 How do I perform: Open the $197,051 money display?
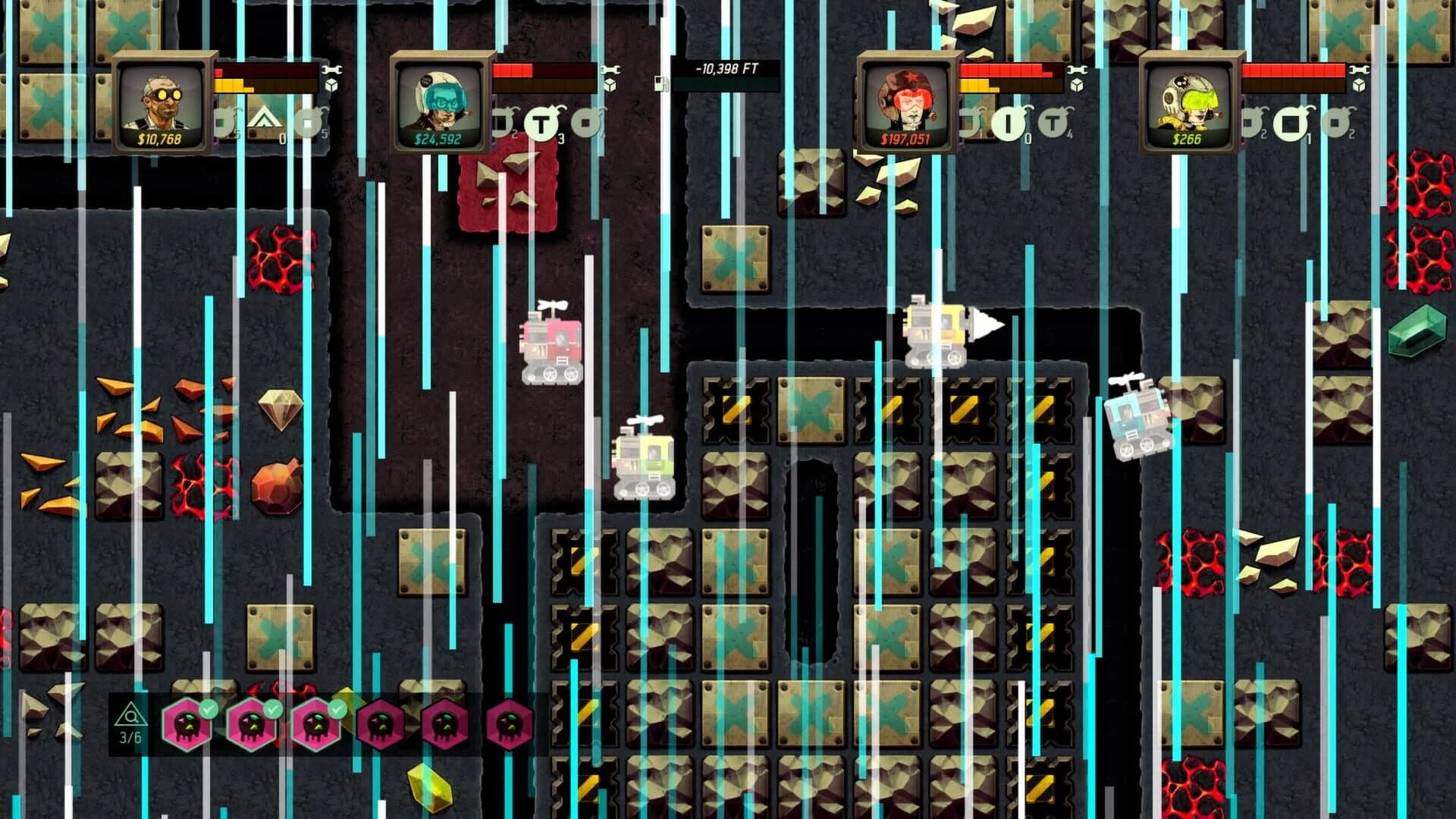click(906, 139)
